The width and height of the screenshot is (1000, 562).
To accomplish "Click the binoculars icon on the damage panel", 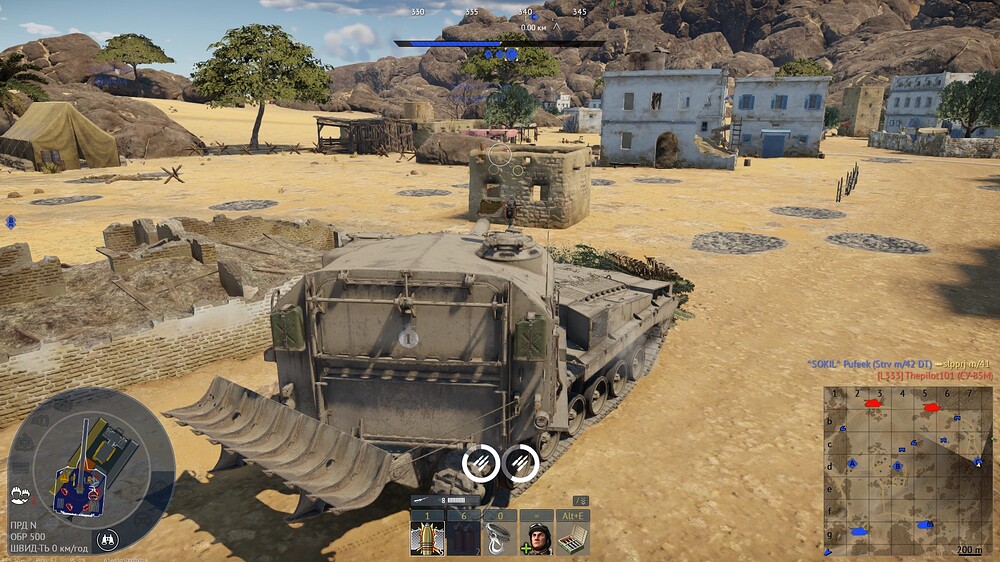I will 108,540.
